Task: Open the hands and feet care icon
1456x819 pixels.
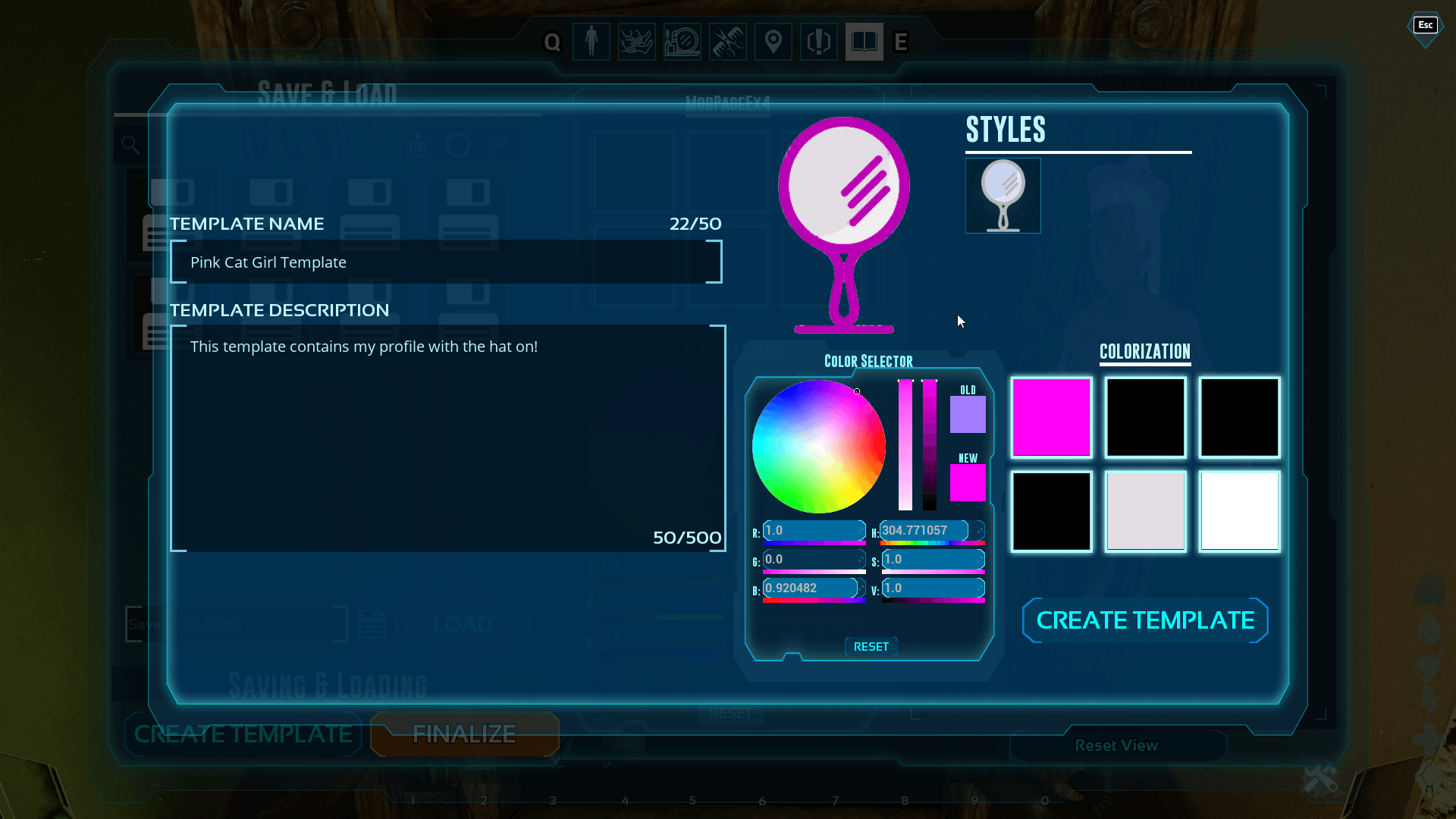Action: (x=636, y=42)
